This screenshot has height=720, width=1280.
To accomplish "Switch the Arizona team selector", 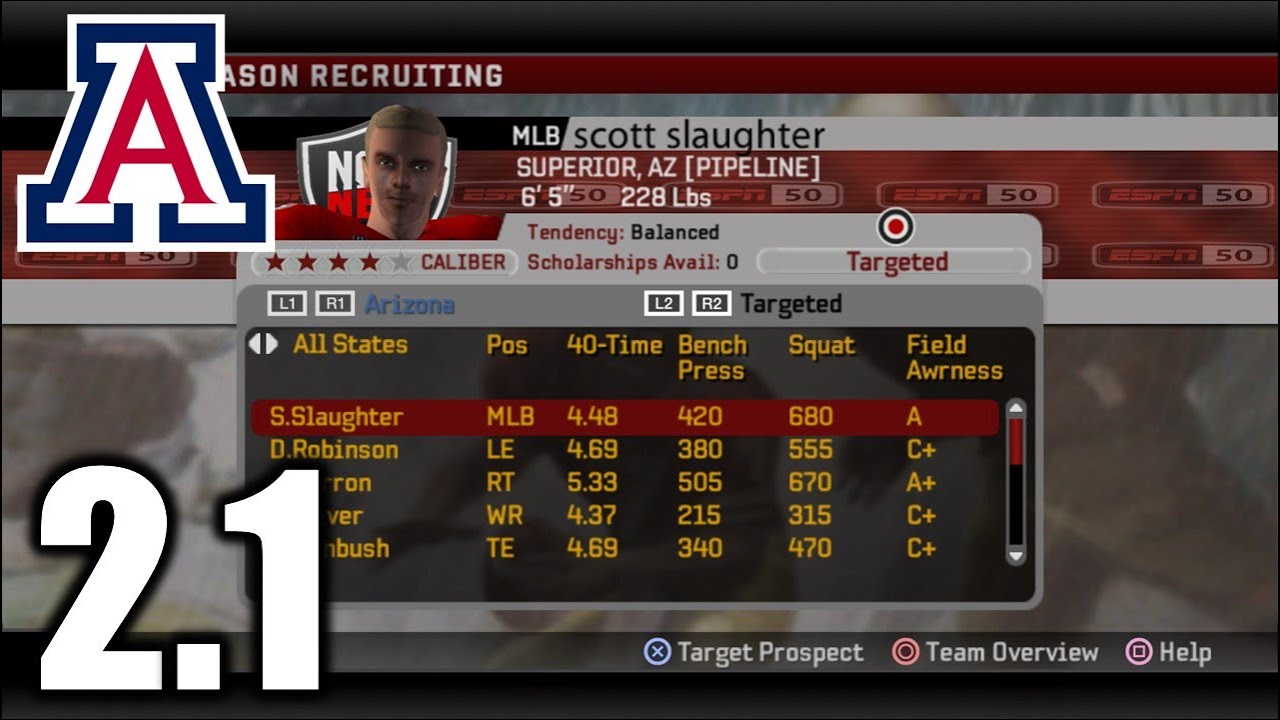I will [408, 304].
